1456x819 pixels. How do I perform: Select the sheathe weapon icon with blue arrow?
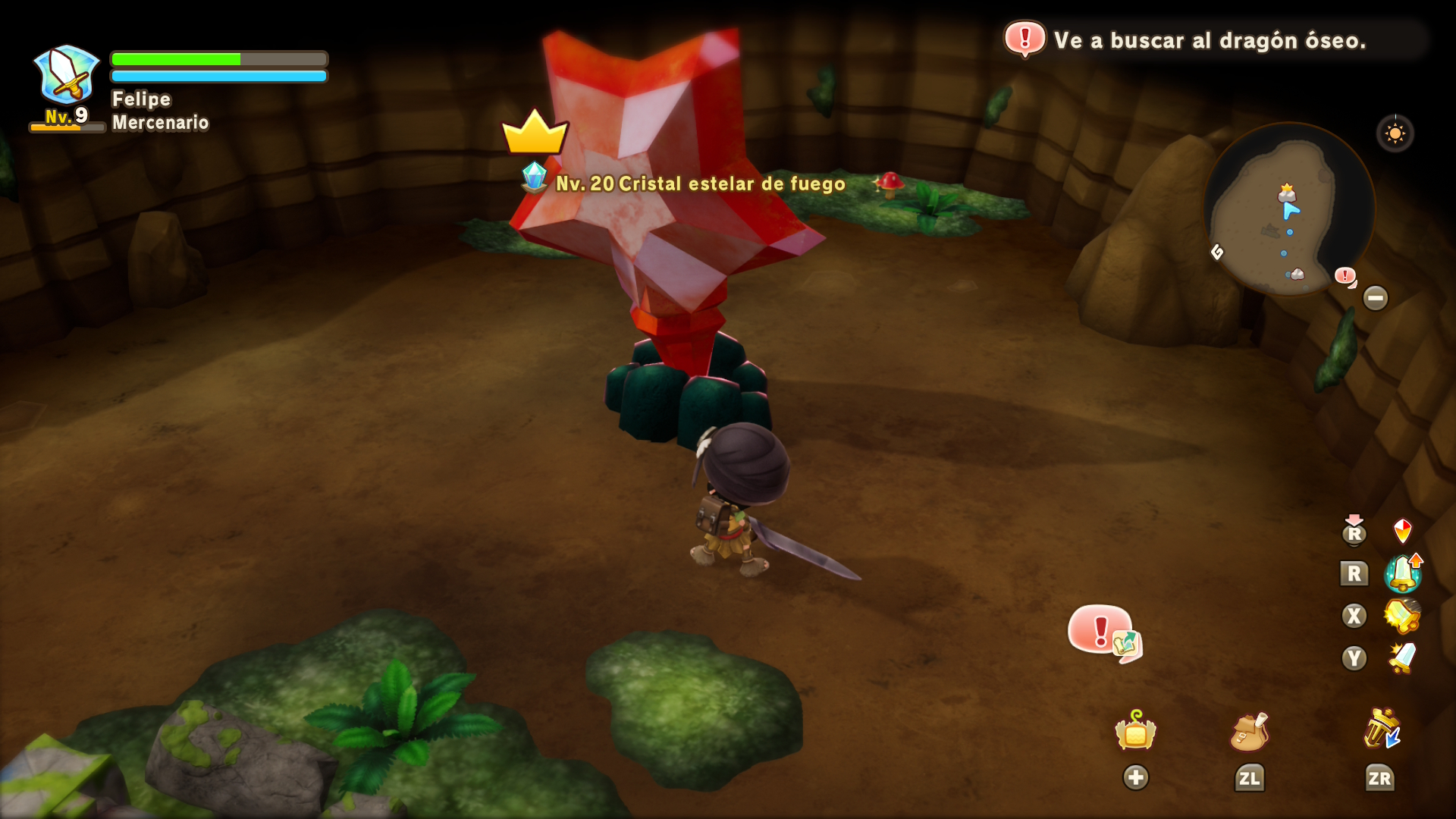[1382, 730]
